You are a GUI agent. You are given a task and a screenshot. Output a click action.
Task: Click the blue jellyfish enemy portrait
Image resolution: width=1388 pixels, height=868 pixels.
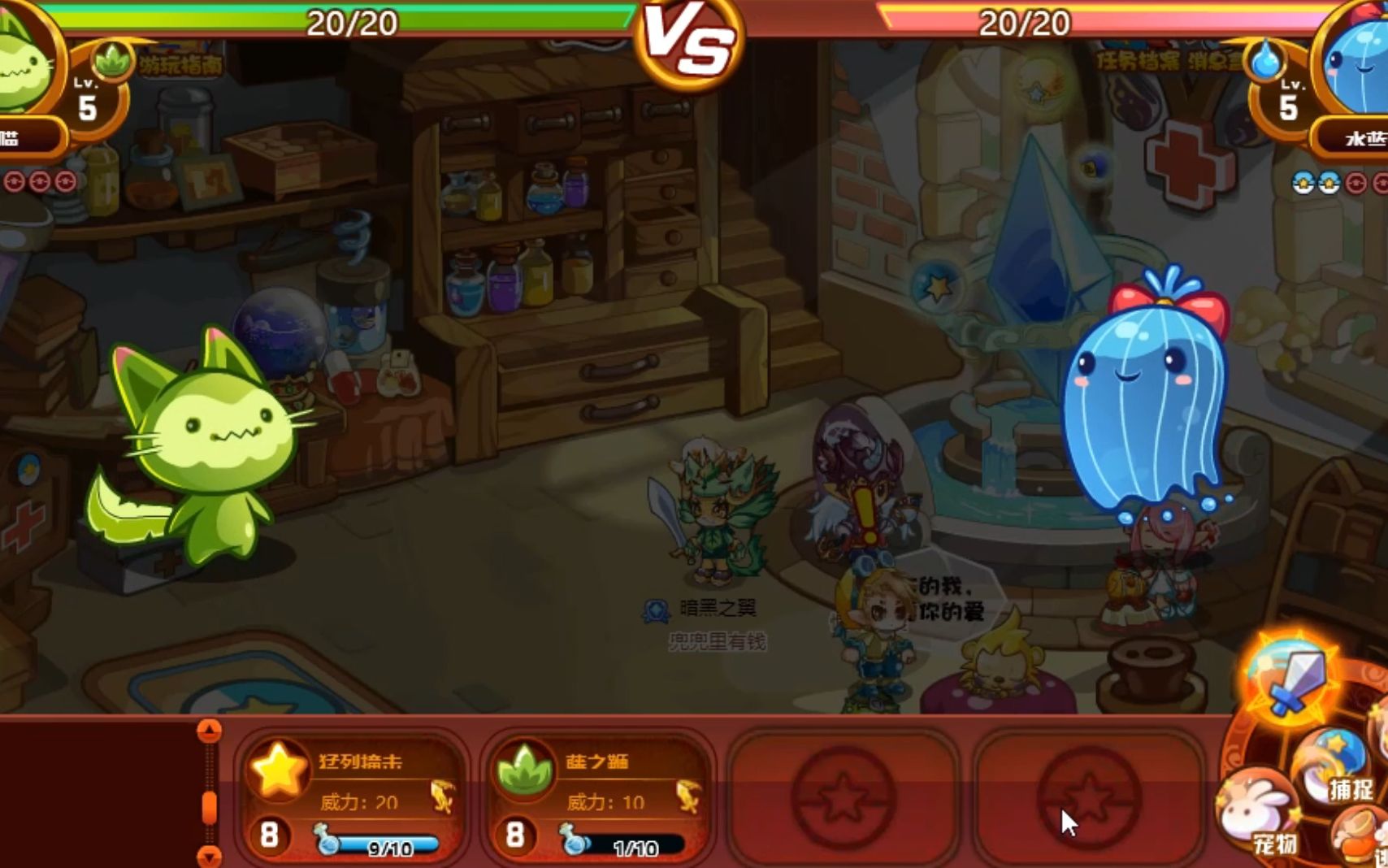pyautogui.click(x=1359, y=65)
